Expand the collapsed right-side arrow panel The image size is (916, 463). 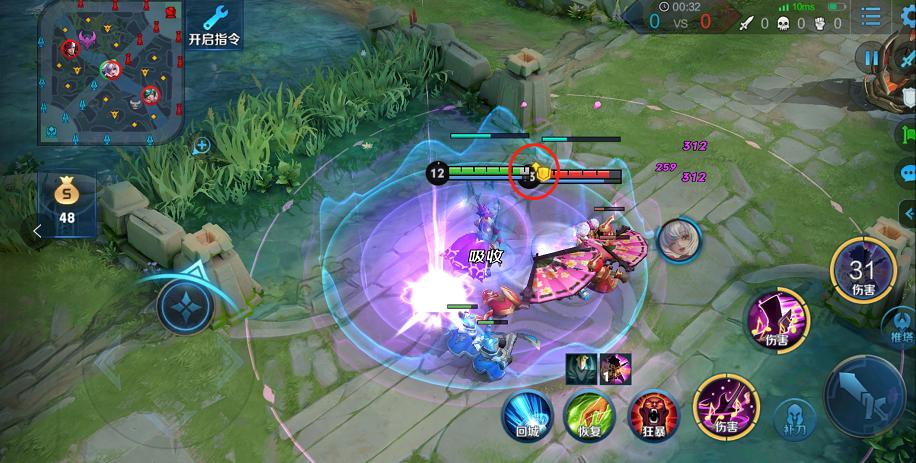908,212
